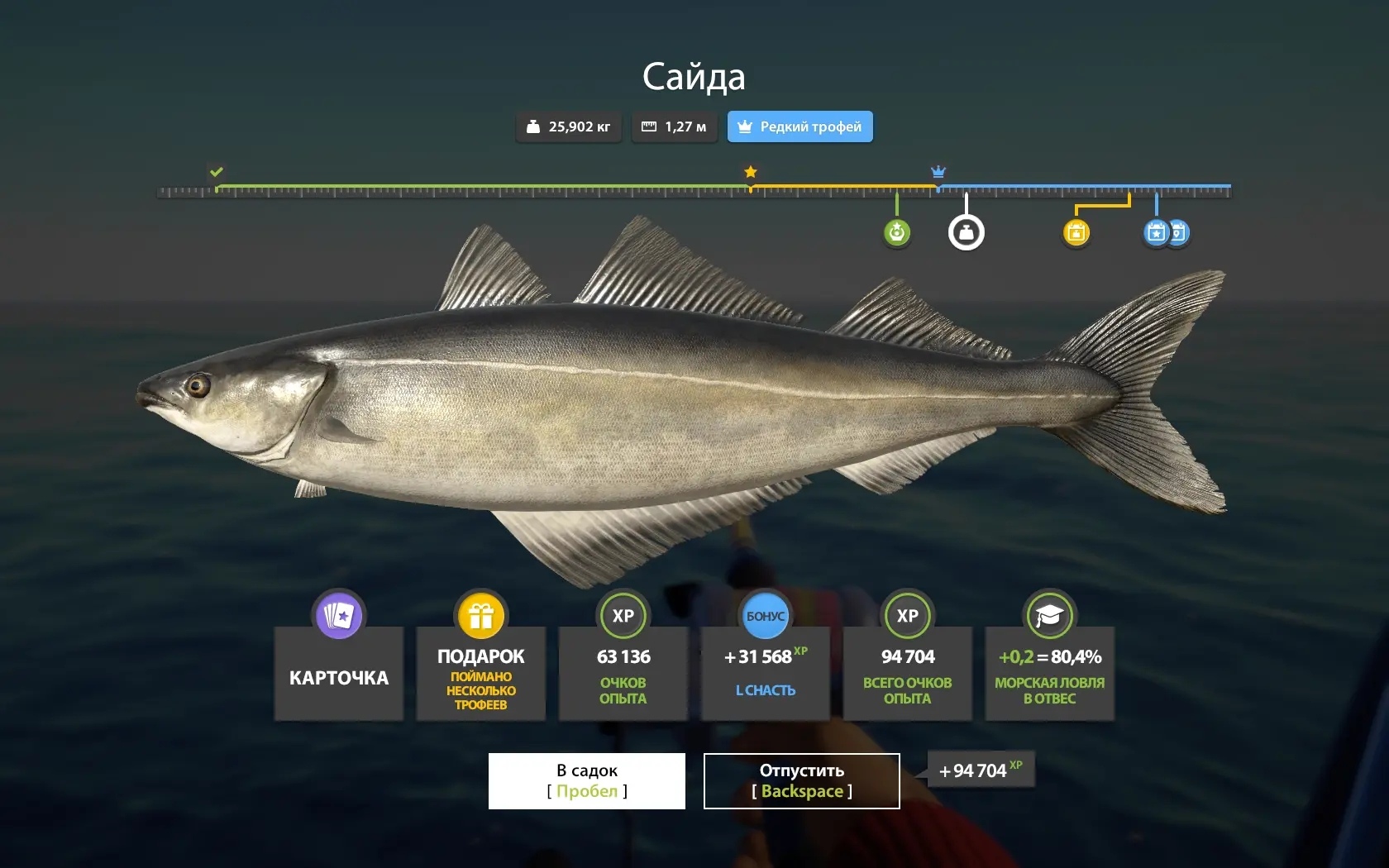Screen dimensions: 1389x868
Task: Select the Подарок gift tile
Action: [481, 671]
